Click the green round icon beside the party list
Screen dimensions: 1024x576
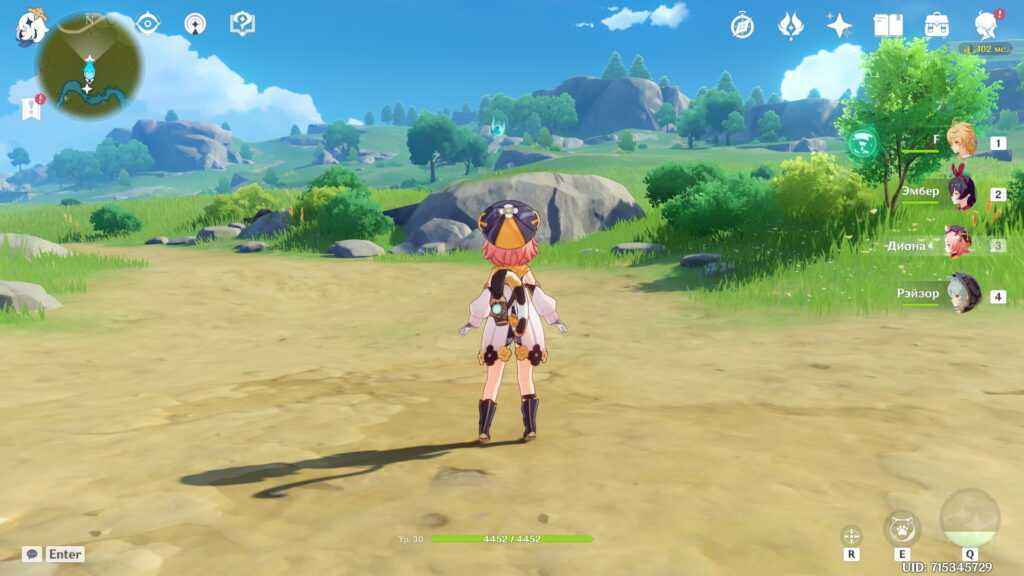861,144
